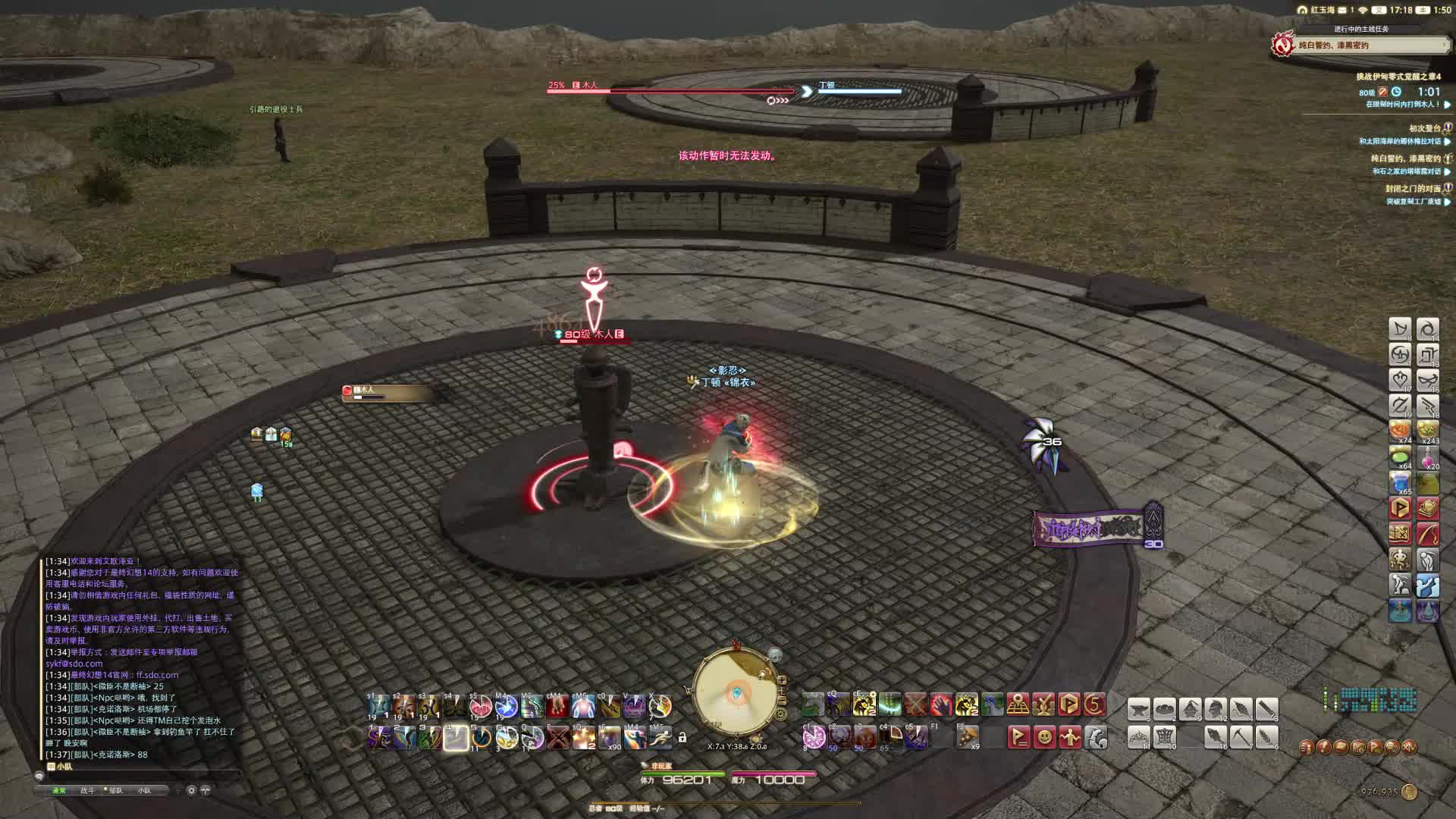This screenshot has height=819, width=1456.
Task: Click the circular minimap
Action: (x=736, y=690)
